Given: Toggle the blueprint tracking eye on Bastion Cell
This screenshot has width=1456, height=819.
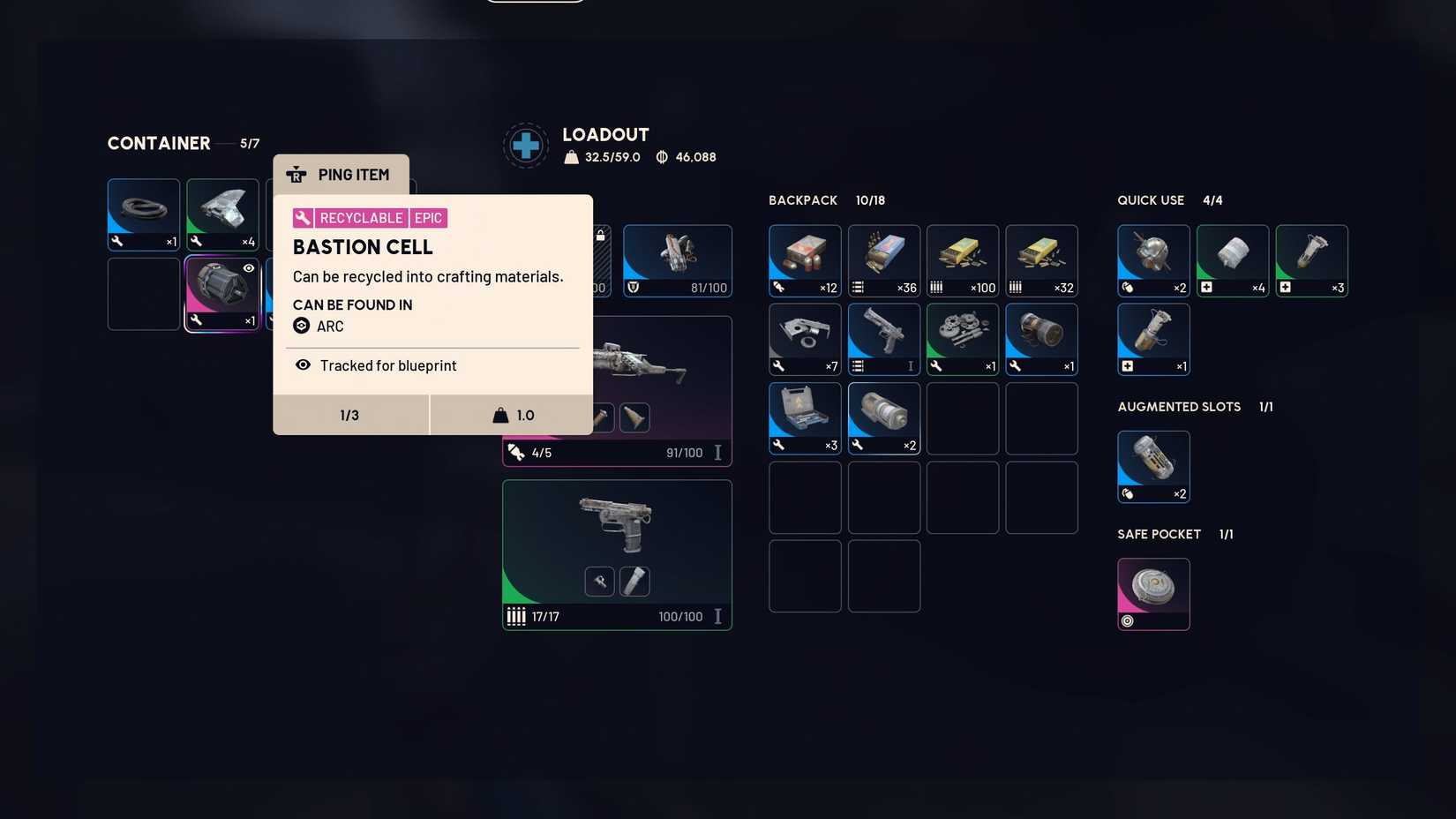Looking at the screenshot, I should click(x=248, y=267).
